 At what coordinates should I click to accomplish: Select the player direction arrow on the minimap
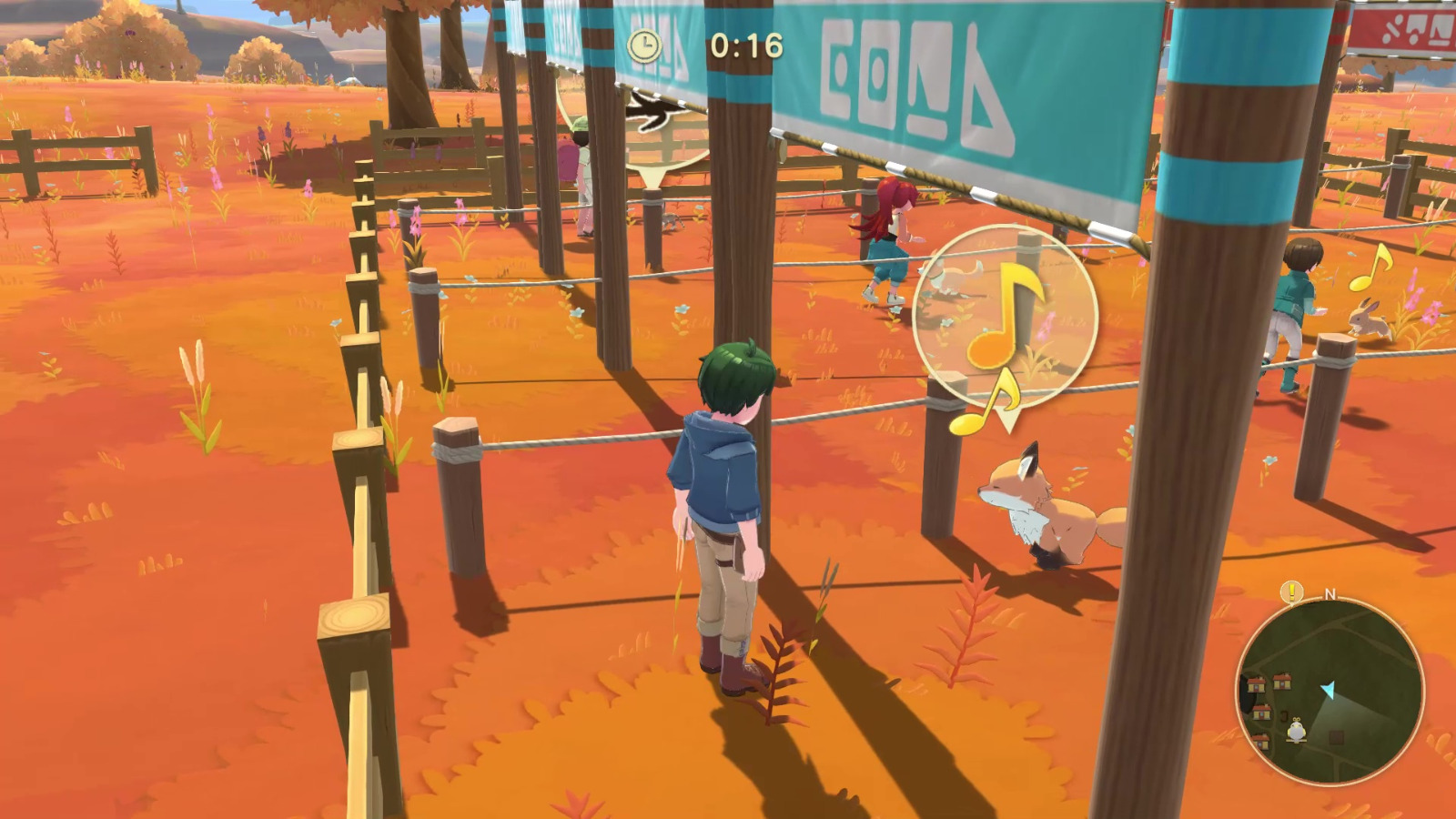1329,688
